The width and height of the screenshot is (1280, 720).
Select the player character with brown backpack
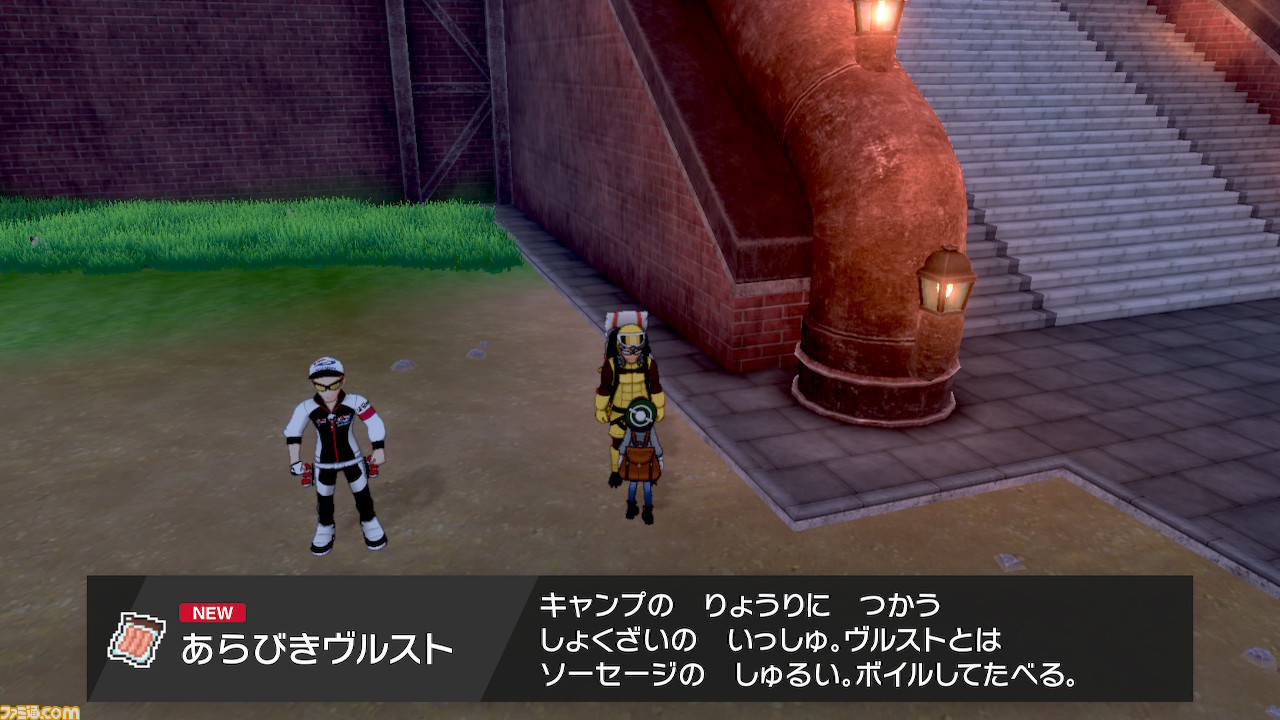[x=643, y=460]
